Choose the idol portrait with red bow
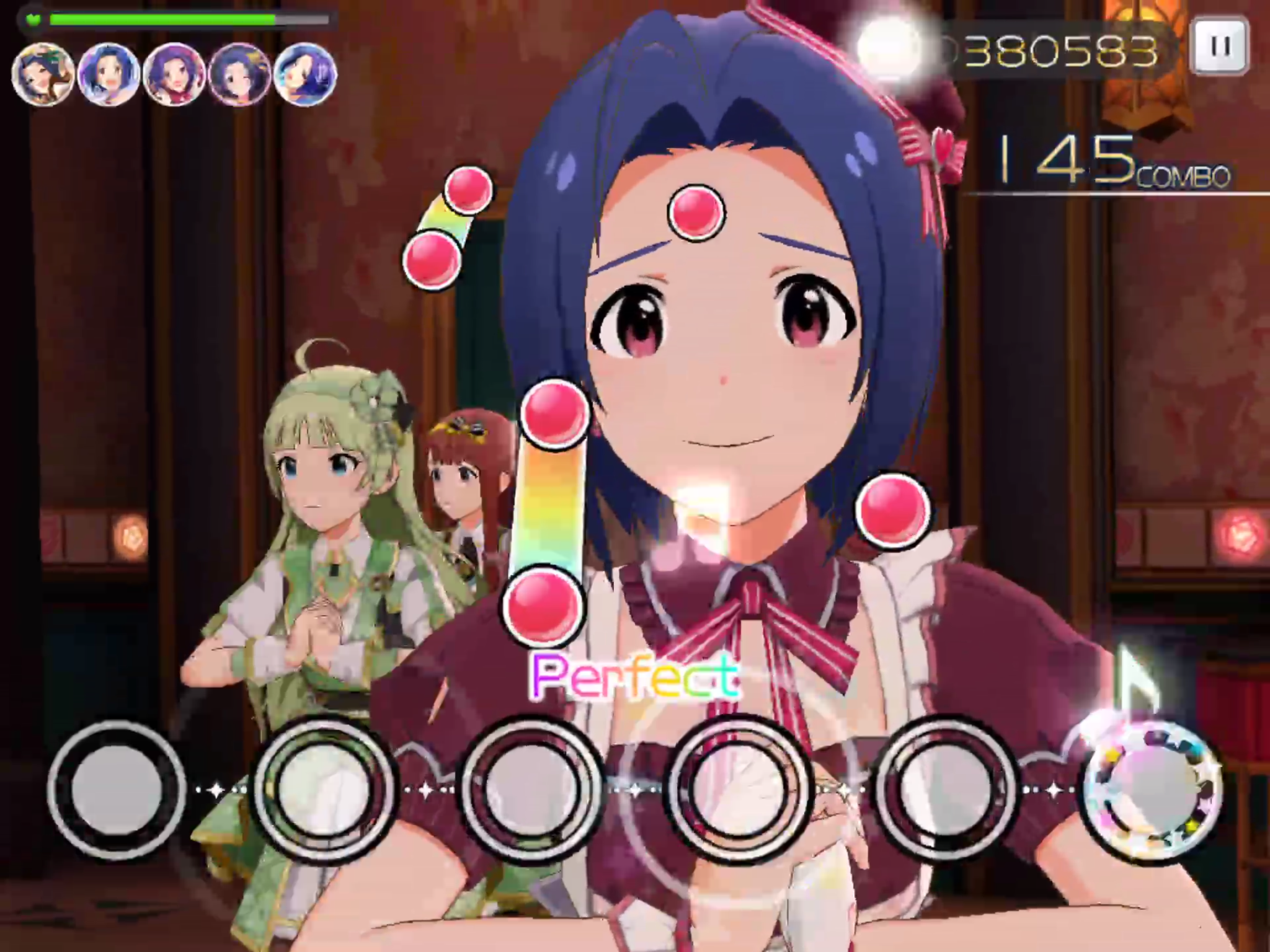 click(x=174, y=74)
